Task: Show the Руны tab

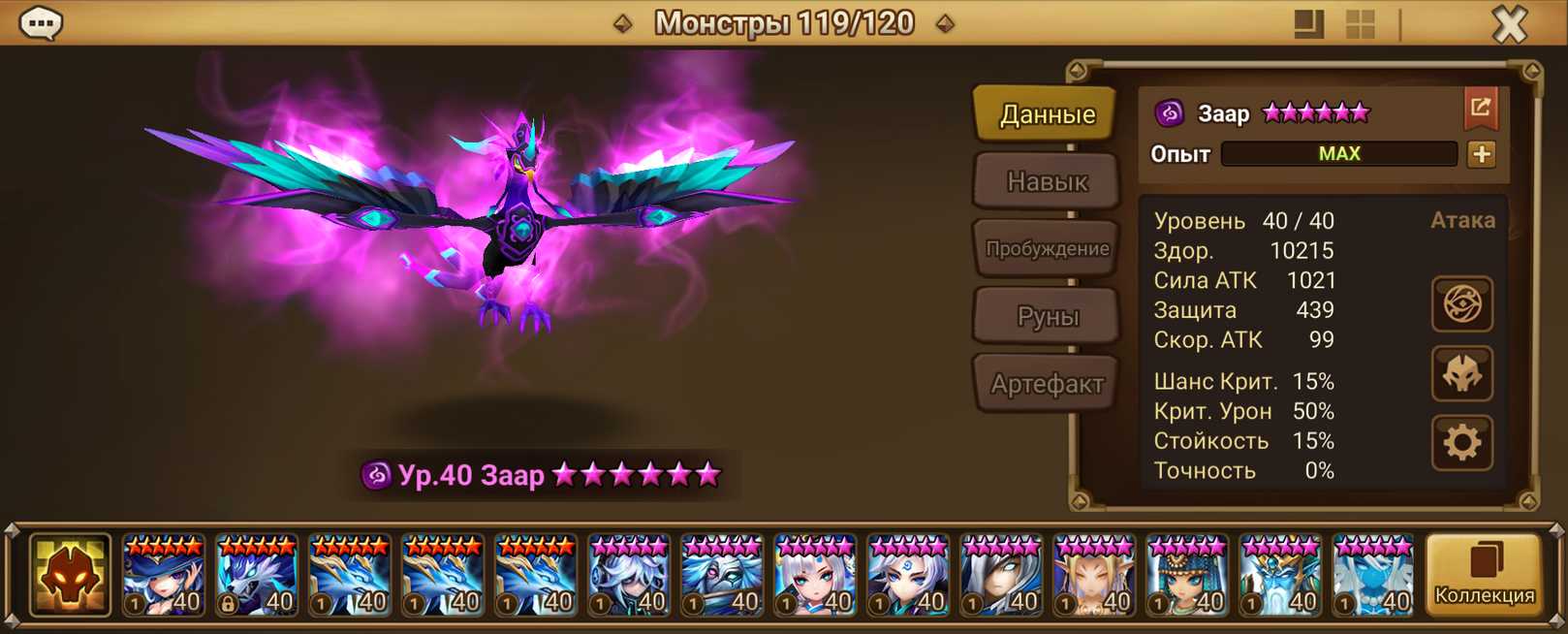Action: tap(1047, 316)
